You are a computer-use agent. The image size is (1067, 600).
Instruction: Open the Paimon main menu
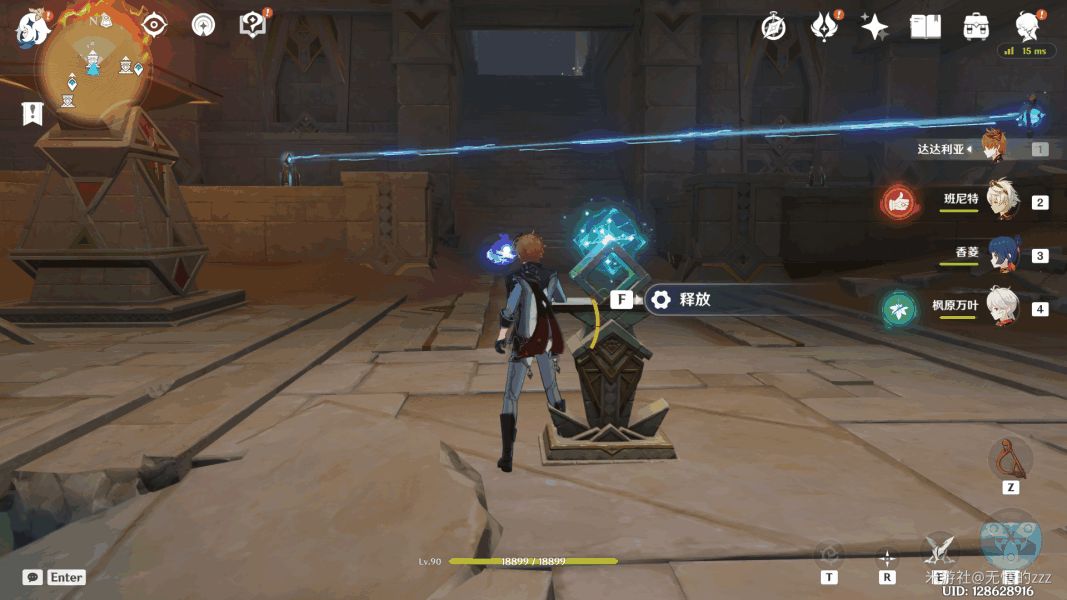32,28
